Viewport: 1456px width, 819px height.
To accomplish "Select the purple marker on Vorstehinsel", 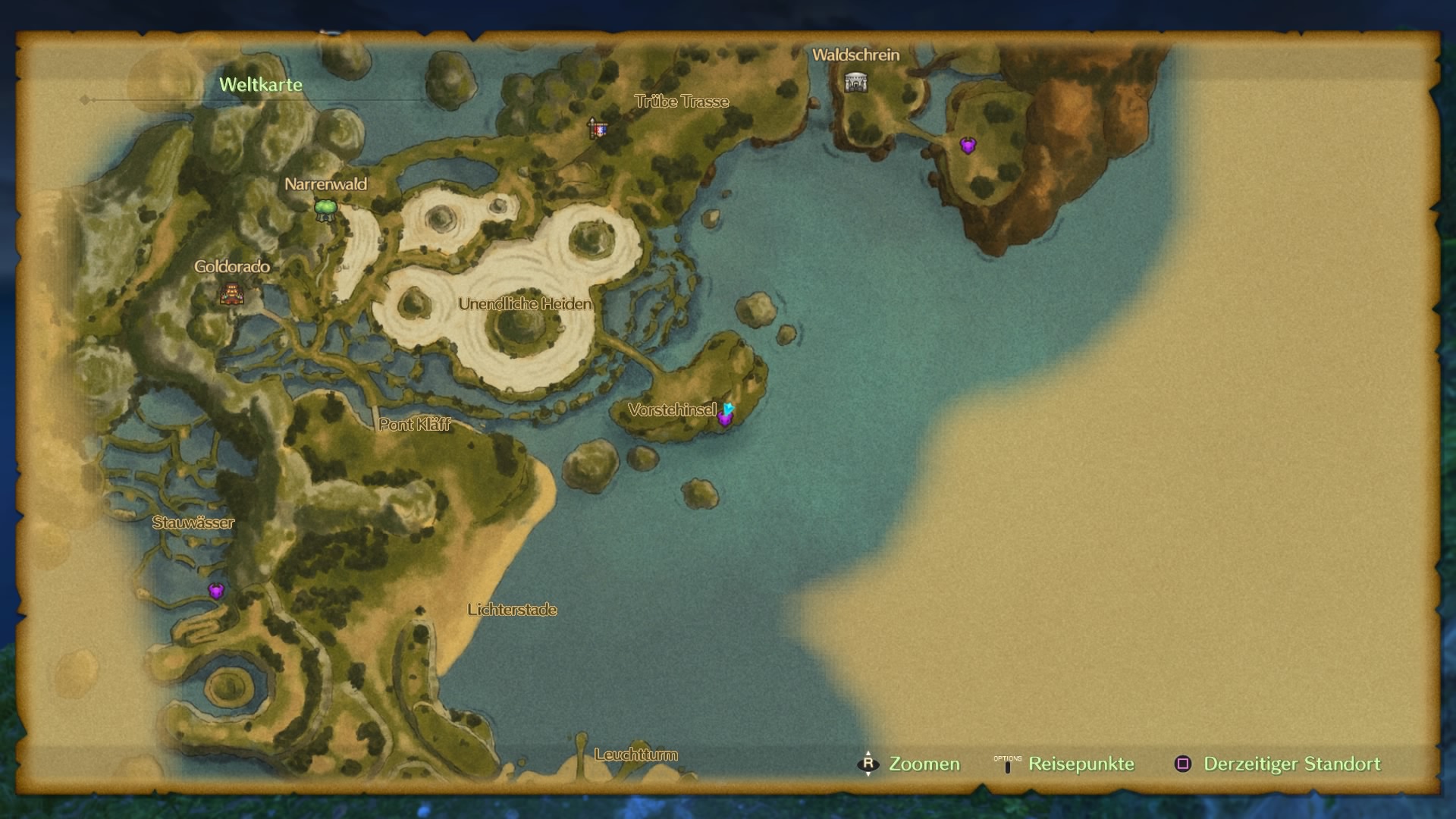I will click(x=725, y=417).
